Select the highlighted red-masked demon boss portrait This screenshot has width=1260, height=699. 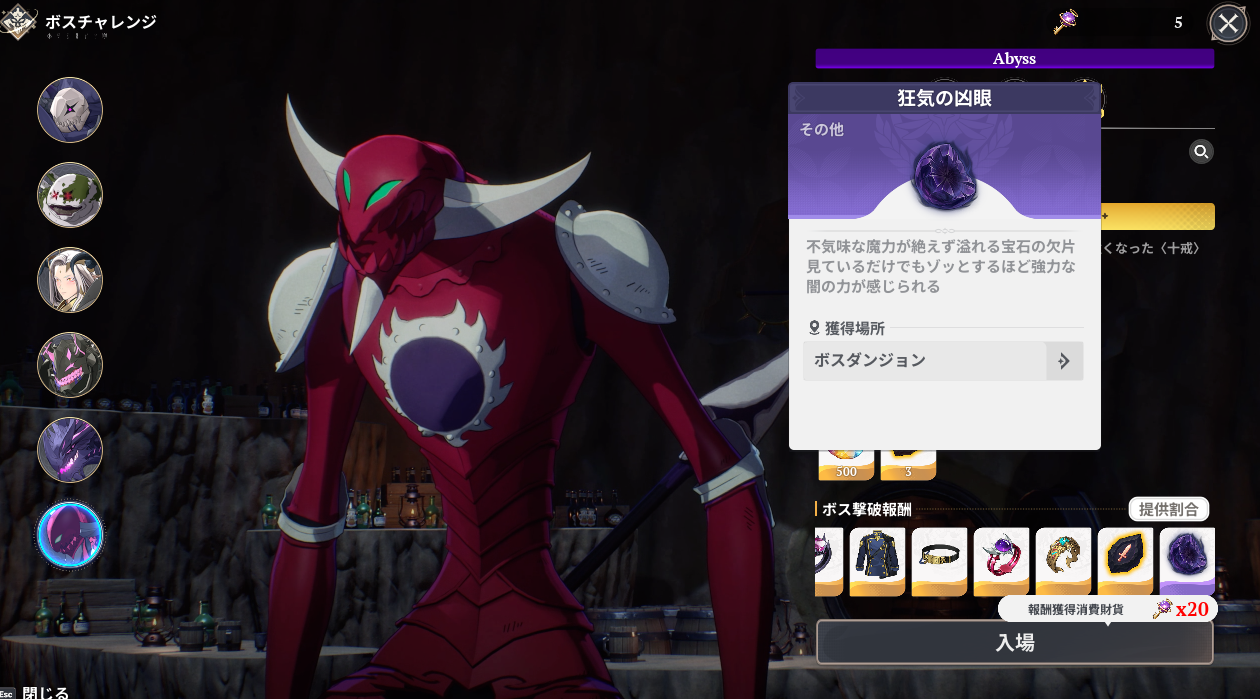70,535
